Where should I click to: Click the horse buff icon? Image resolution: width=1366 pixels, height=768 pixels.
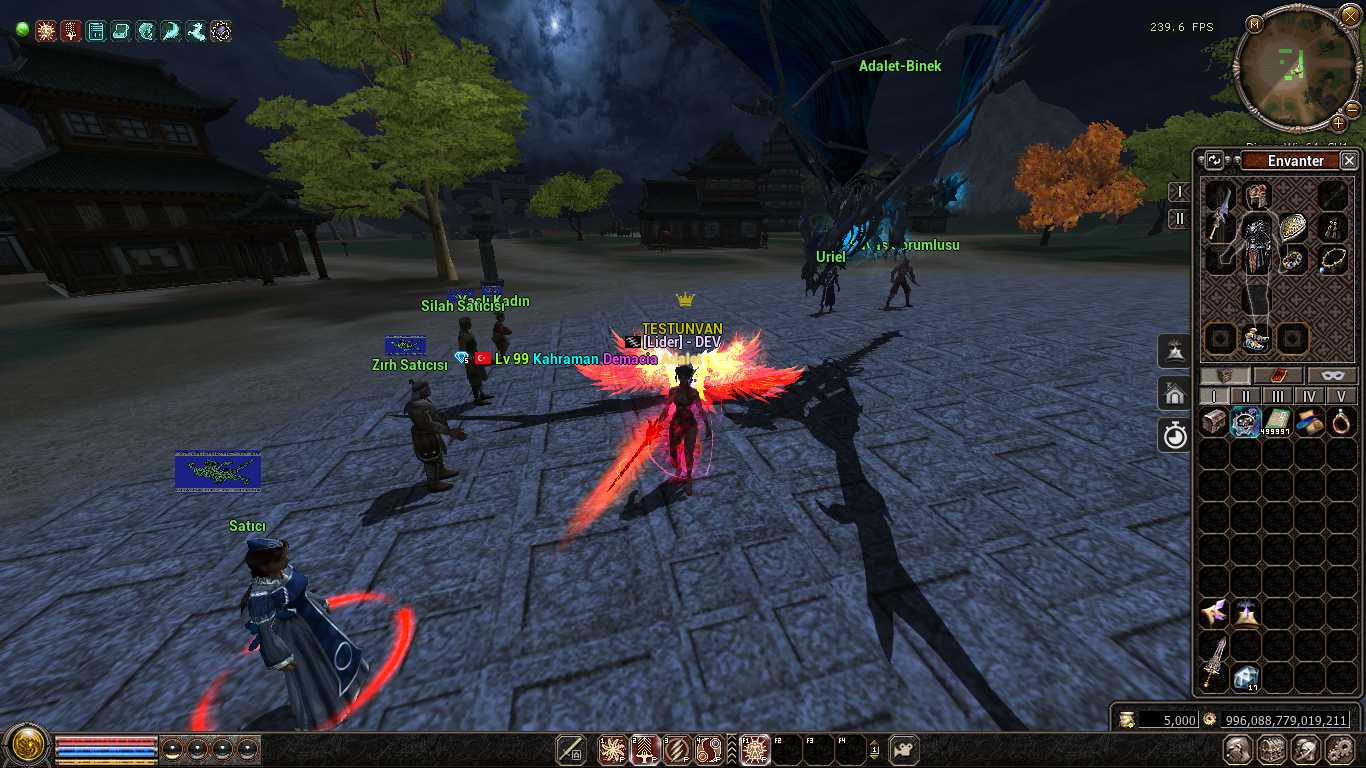click(195, 31)
